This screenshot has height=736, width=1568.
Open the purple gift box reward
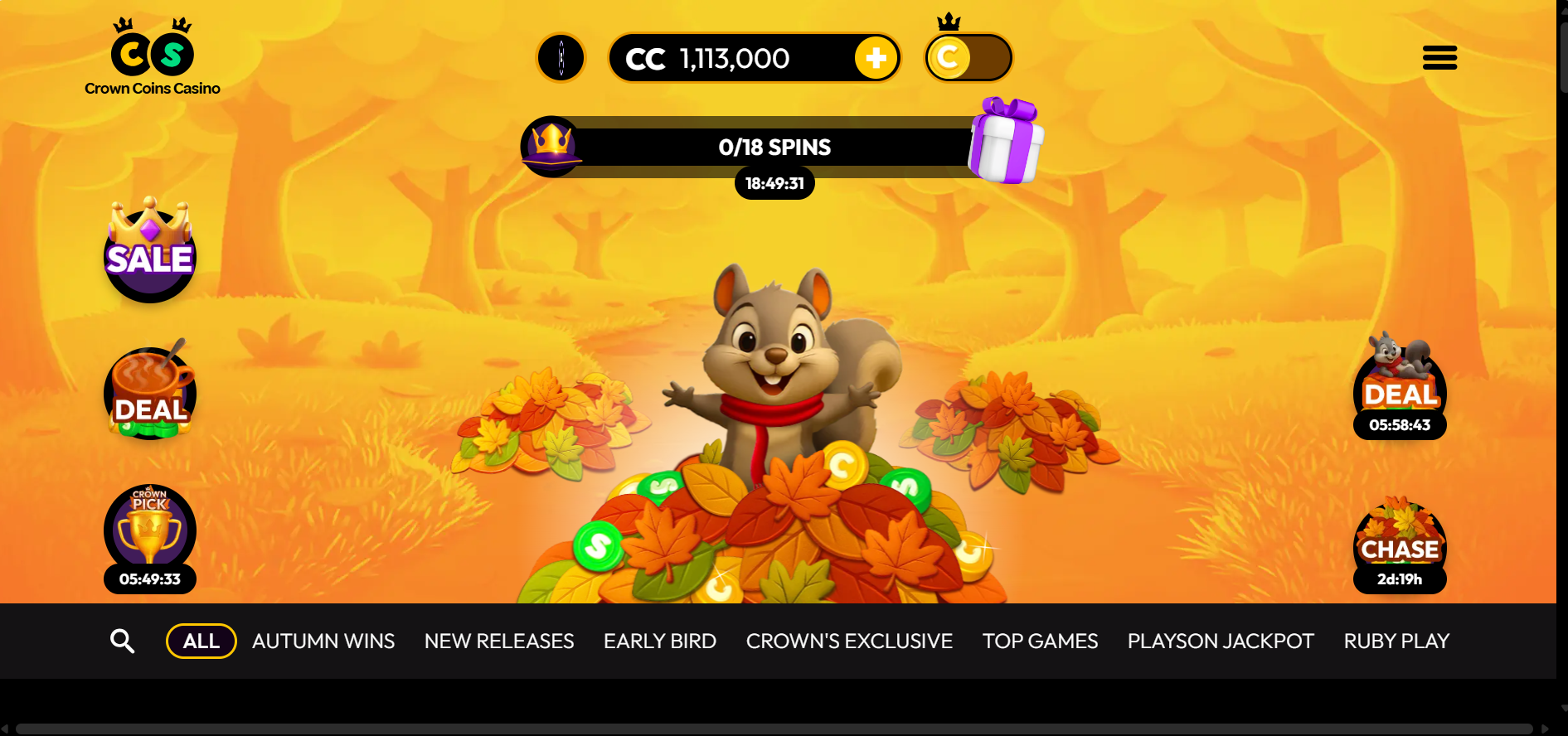pyautogui.click(x=1006, y=142)
